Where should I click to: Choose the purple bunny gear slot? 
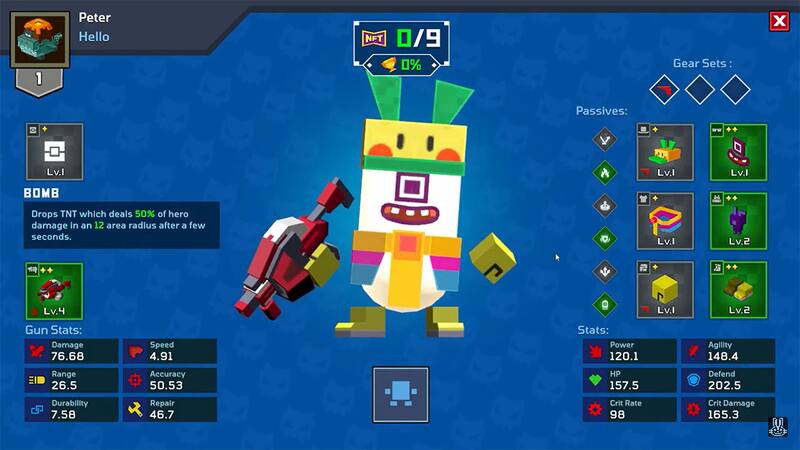click(738, 221)
